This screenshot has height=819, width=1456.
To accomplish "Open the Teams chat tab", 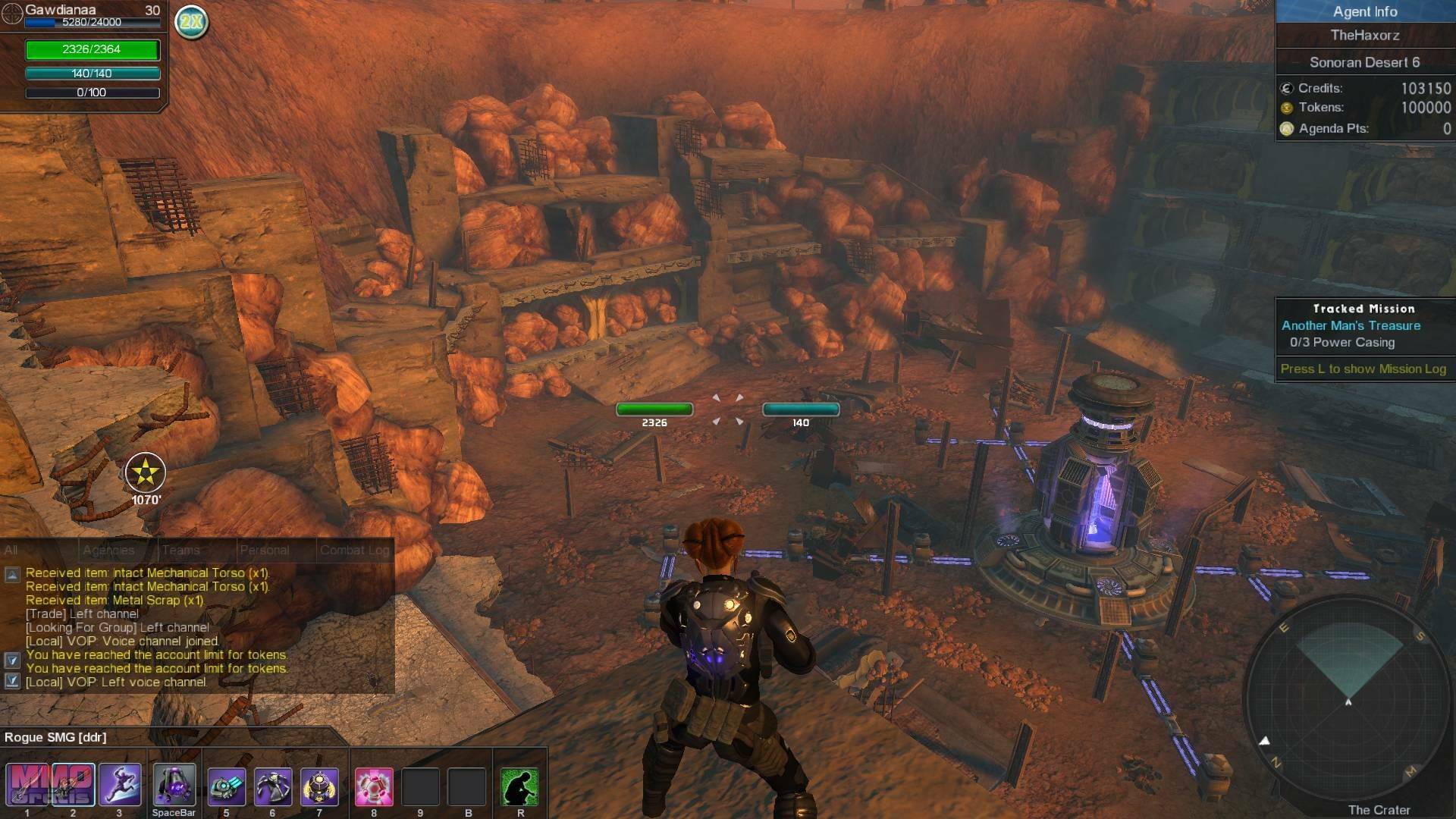I will click(x=181, y=550).
